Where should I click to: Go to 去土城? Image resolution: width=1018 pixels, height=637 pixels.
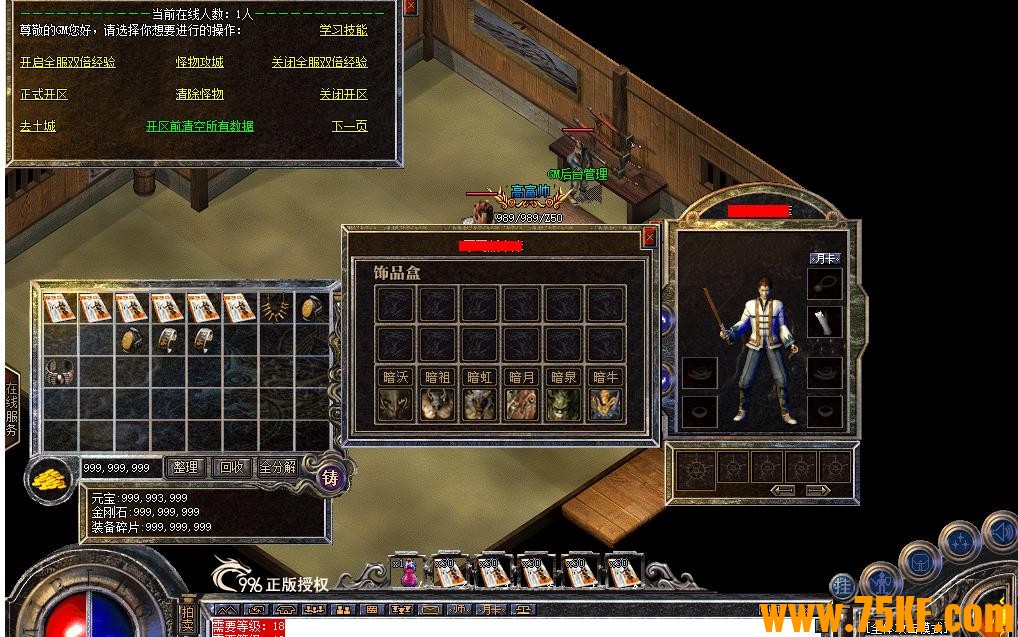point(38,126)
